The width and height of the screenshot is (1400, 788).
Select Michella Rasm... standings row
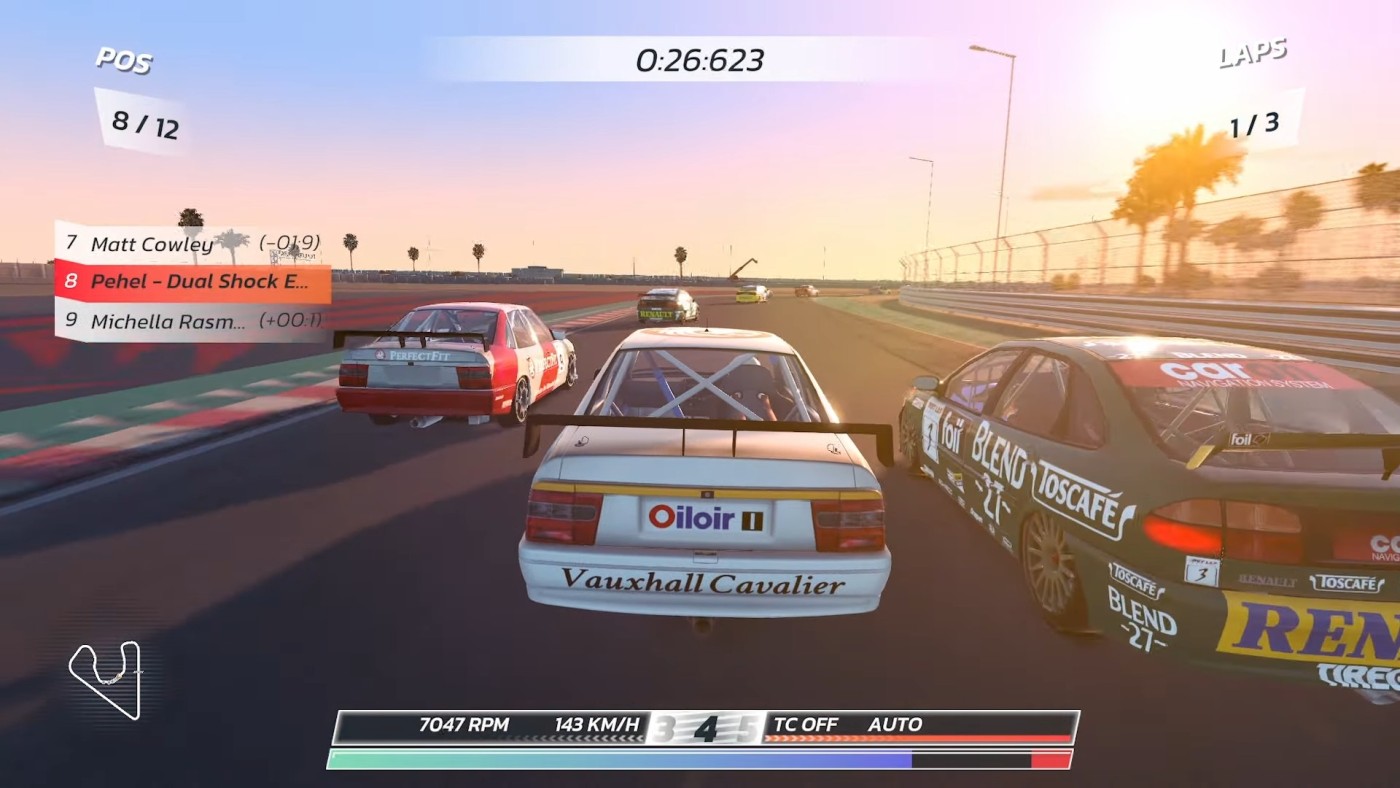(x=192, y=322)
